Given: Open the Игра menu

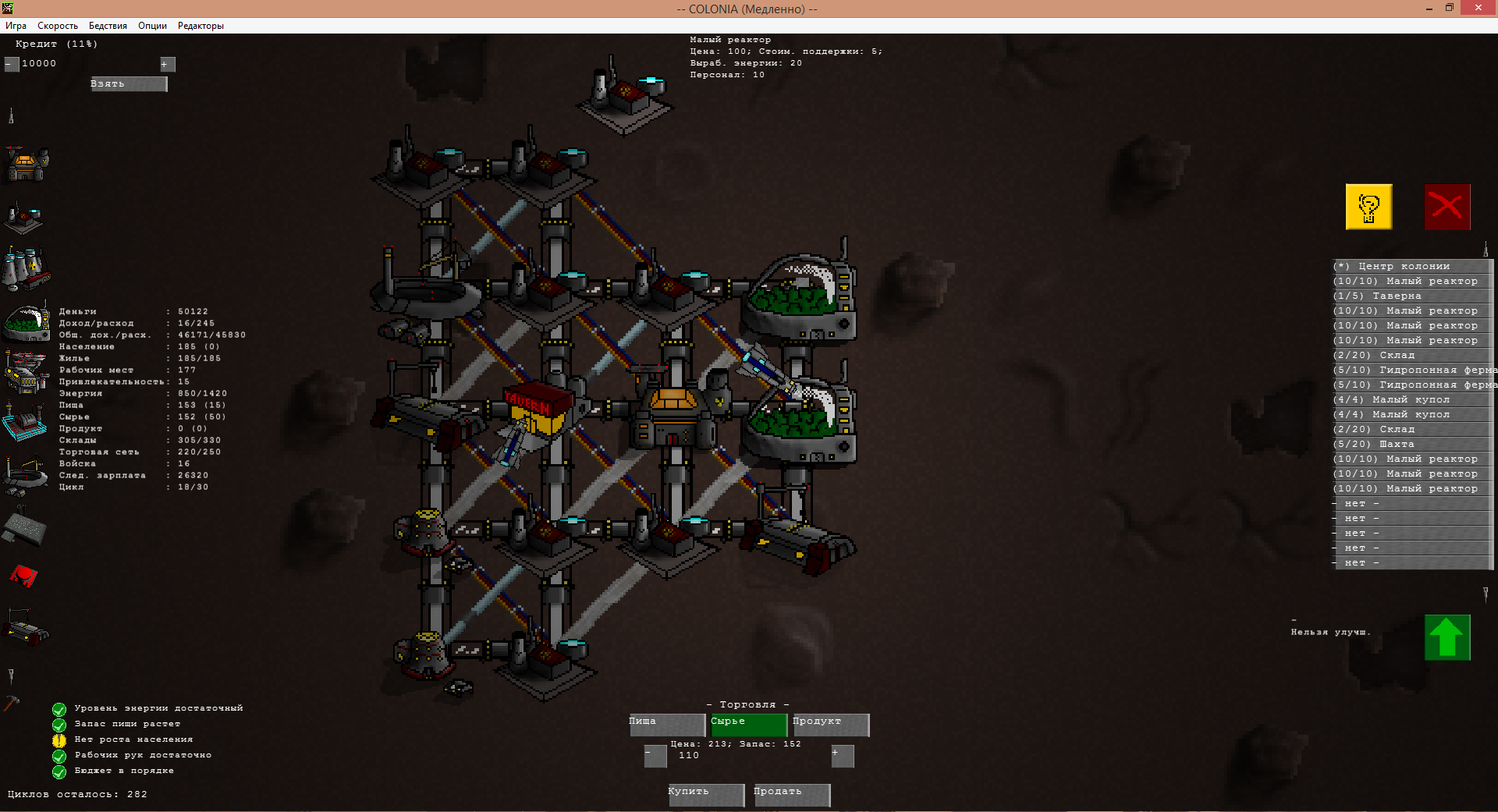Looking at the screenshot, I should [16, 26].
